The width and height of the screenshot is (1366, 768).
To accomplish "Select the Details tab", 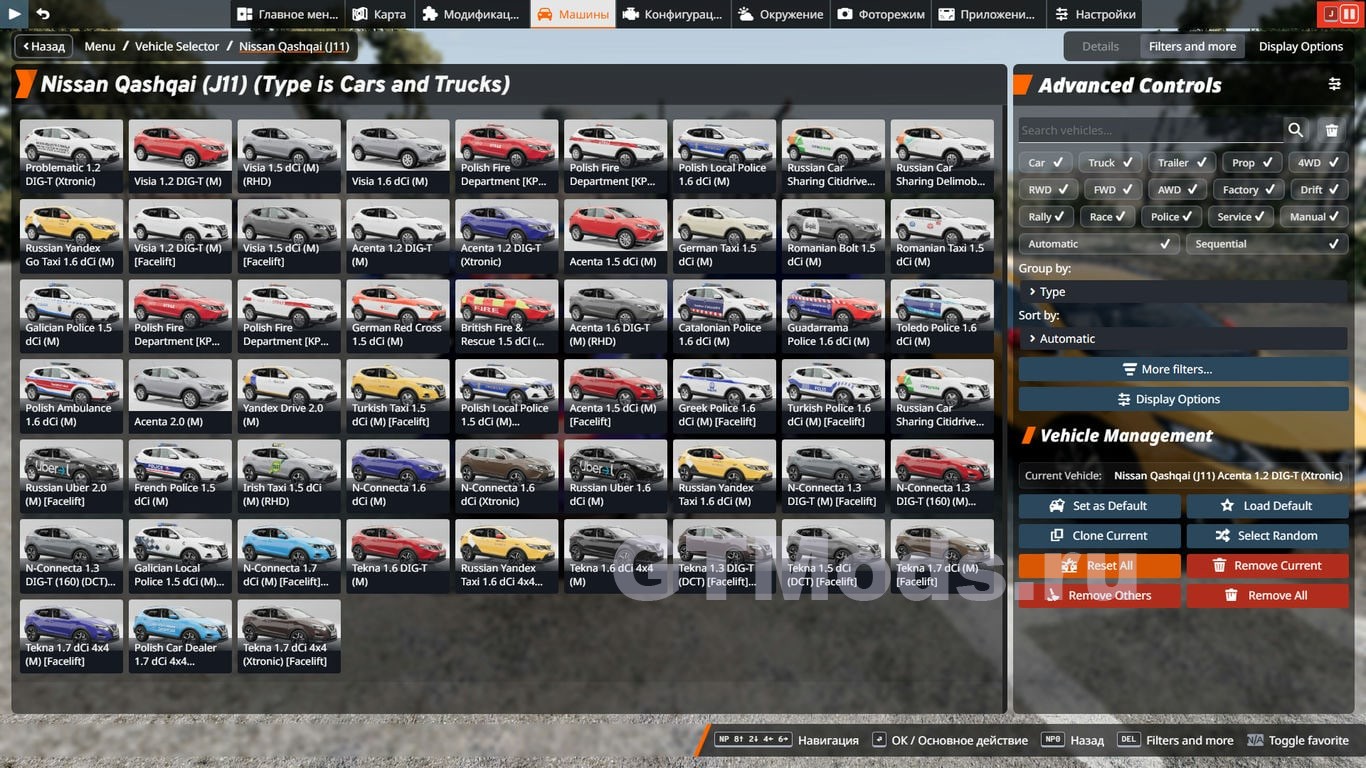I will [x=1100, y=46].
